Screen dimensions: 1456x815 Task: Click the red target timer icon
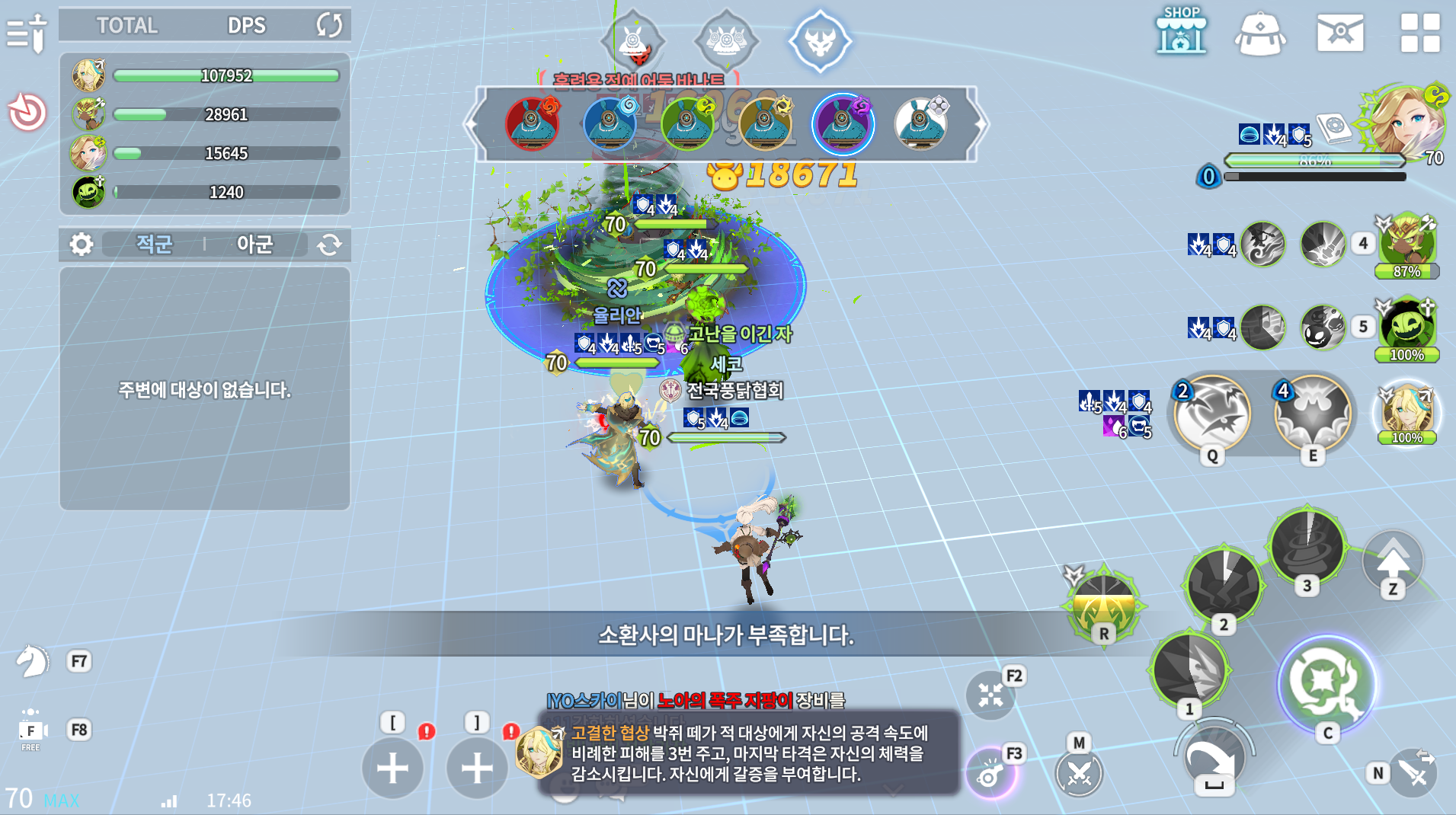[27, 113]
